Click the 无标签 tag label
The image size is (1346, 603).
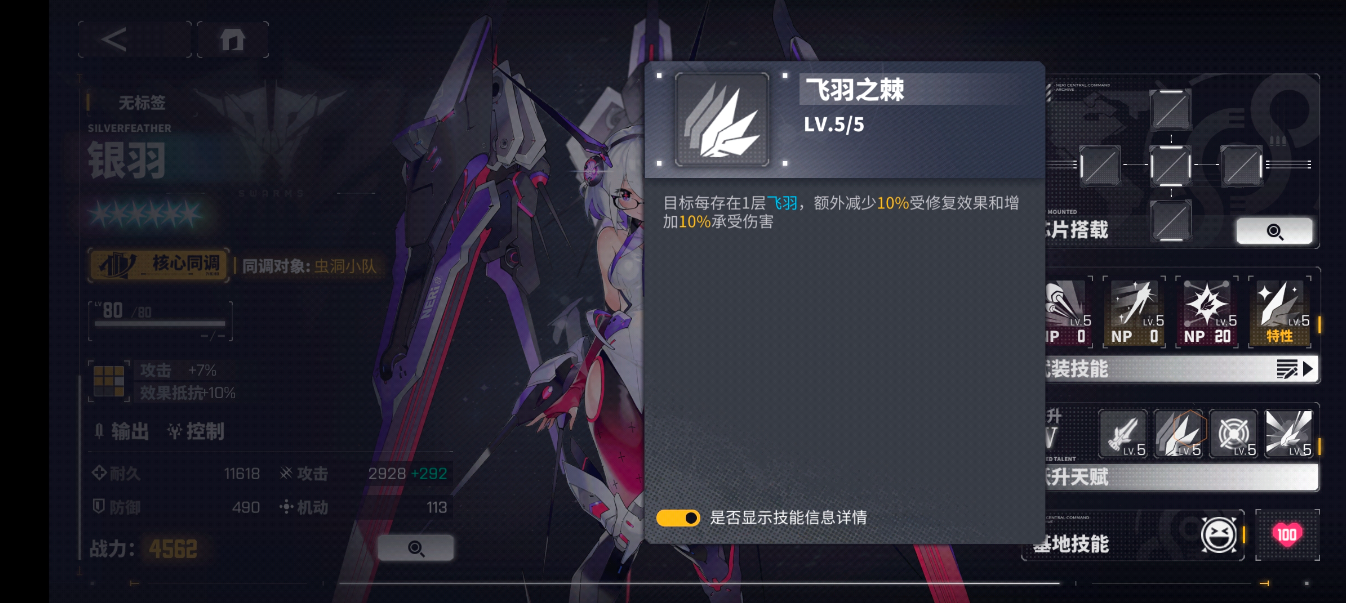[142, 102]
